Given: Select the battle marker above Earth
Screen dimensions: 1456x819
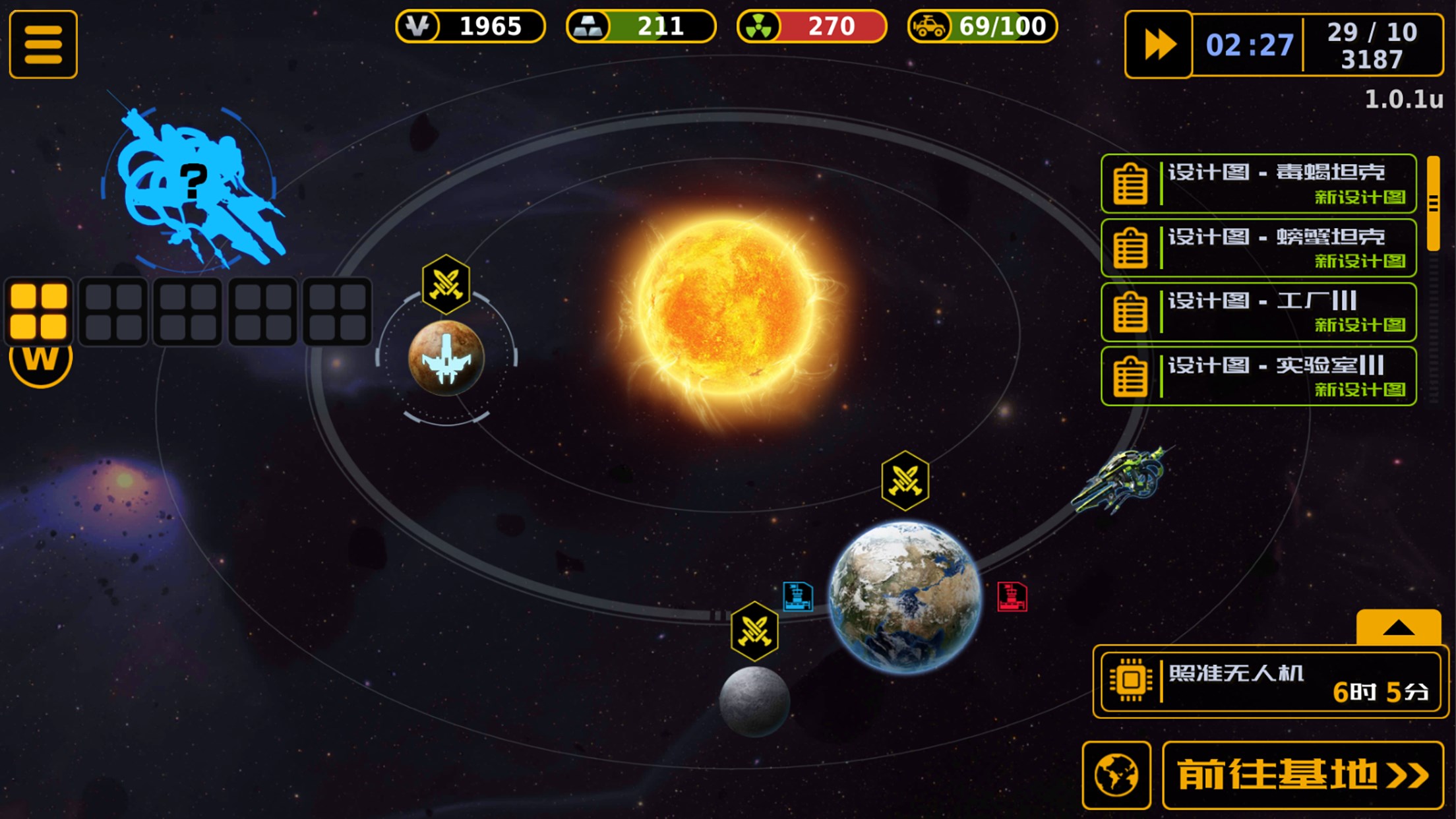Looking at the screenshot, I should tap(905, 481).
